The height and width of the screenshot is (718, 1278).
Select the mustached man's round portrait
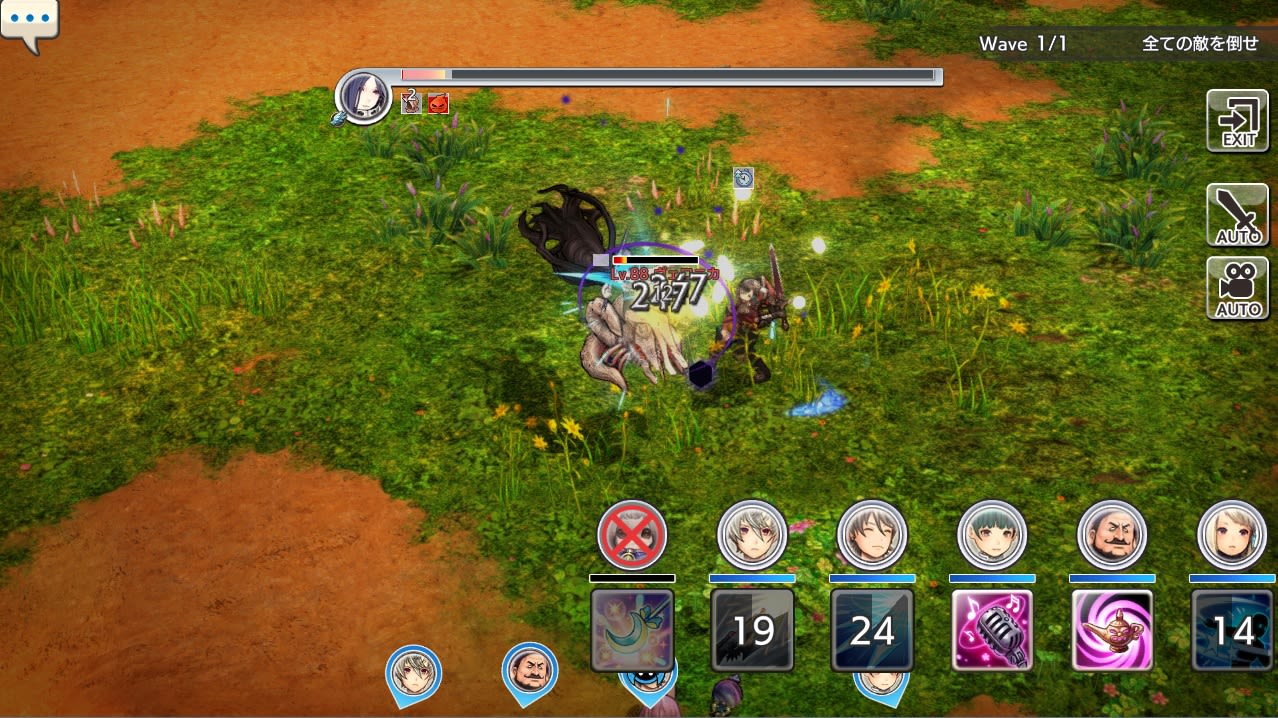click(1112, 536)
